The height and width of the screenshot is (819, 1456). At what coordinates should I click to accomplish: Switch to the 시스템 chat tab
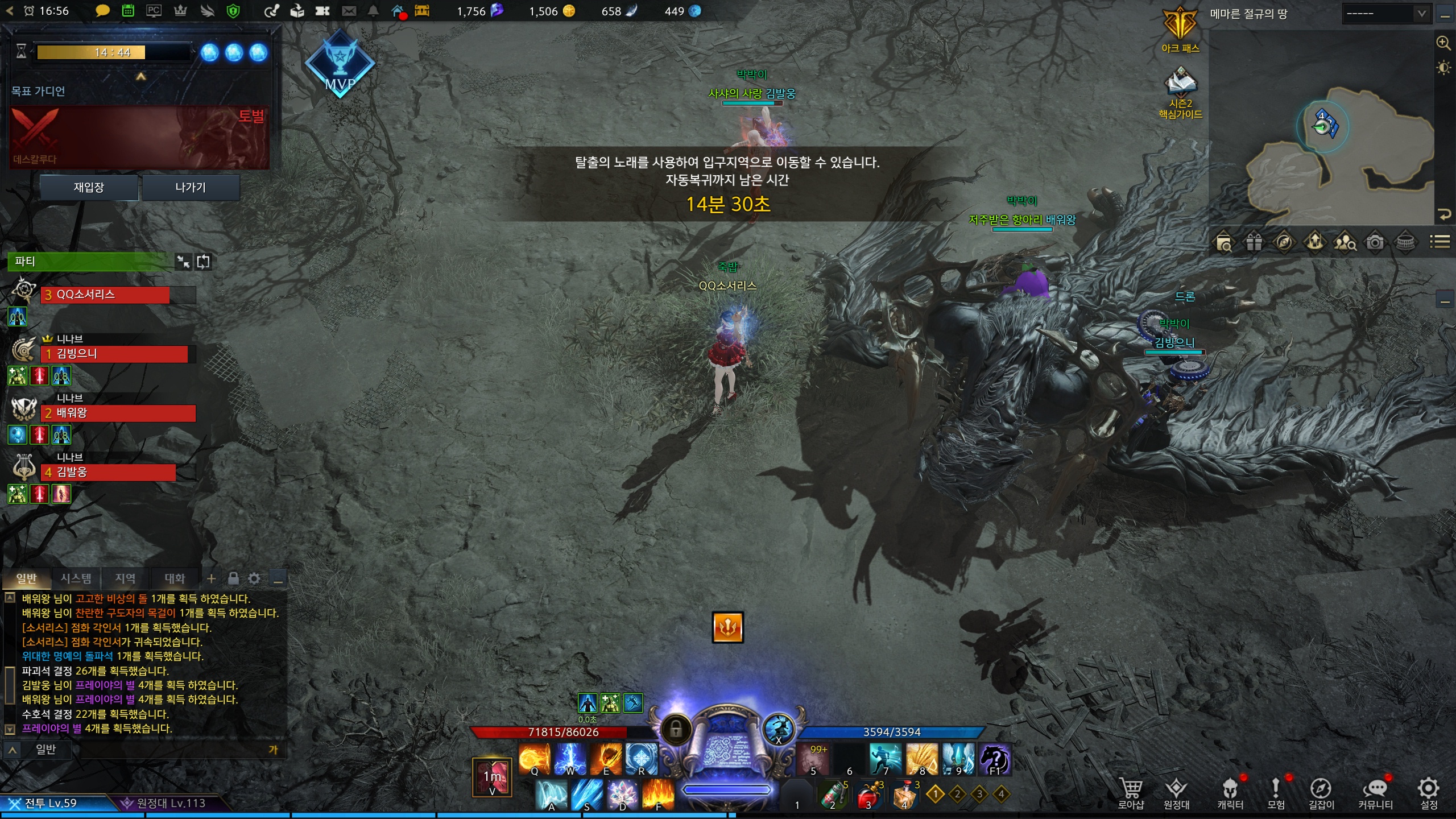(76, 578)
